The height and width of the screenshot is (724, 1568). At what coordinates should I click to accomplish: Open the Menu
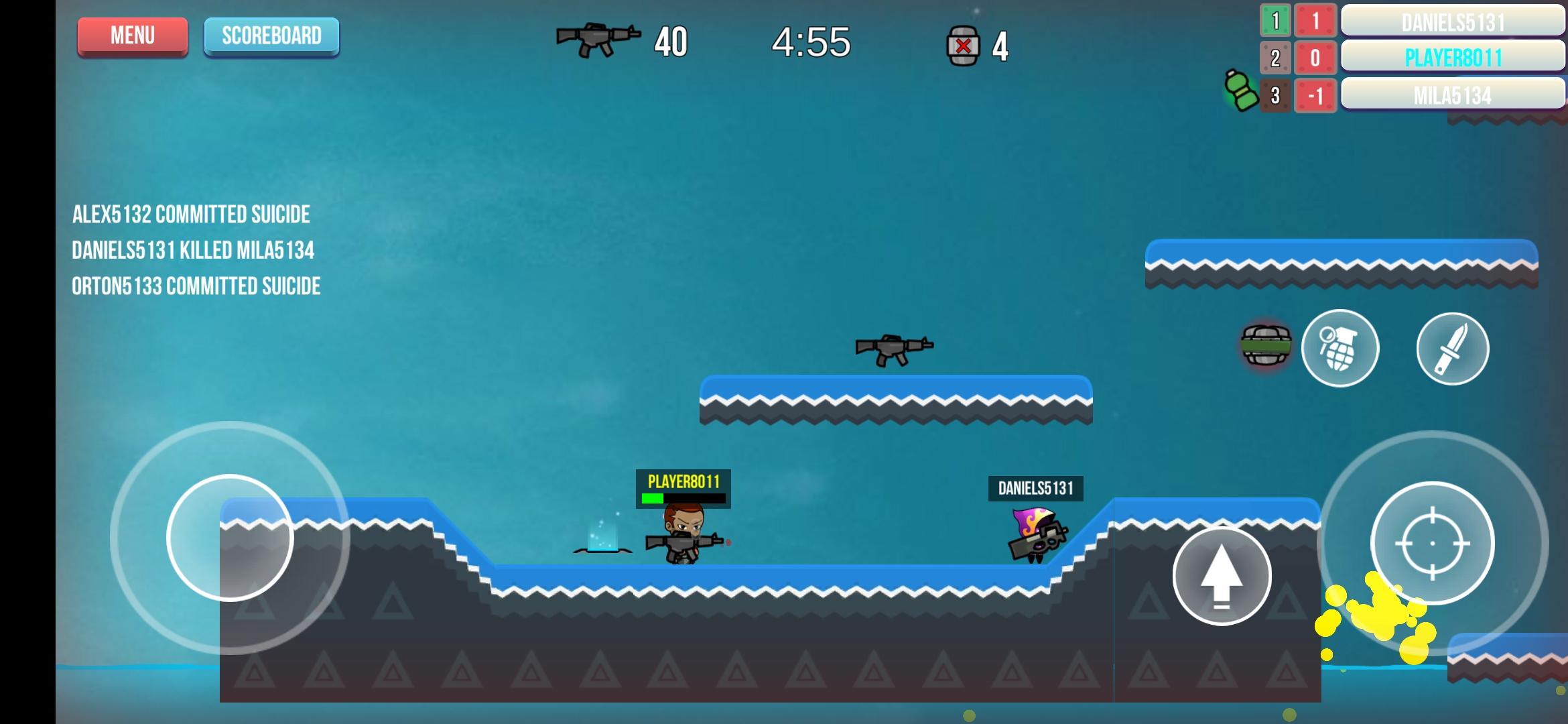(132, 36)
